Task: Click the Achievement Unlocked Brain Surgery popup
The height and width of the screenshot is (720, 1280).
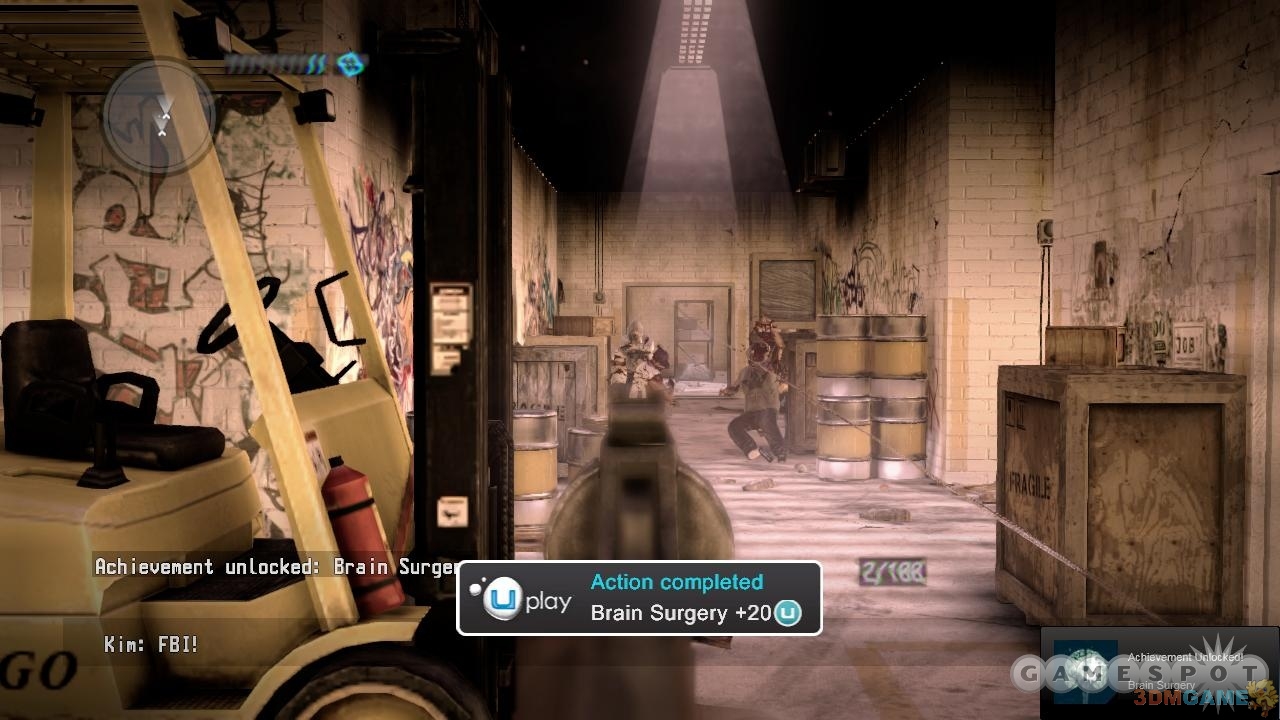Action: coord(1159,671)
